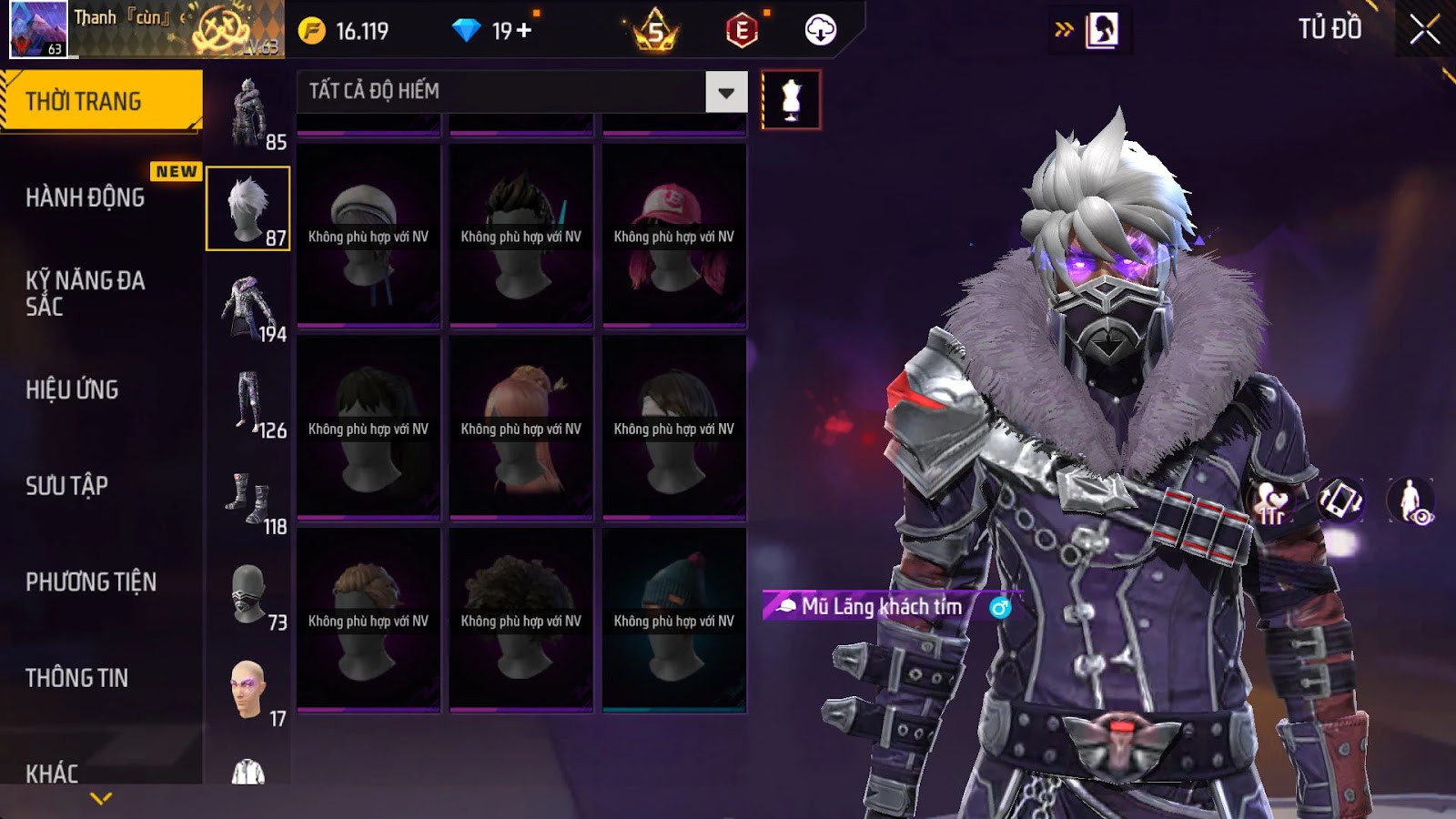Select the Kỹ Năng Đa Sắc tab
The height and width of the screenshot is (819, 1456).
click(x=86, y=293)
